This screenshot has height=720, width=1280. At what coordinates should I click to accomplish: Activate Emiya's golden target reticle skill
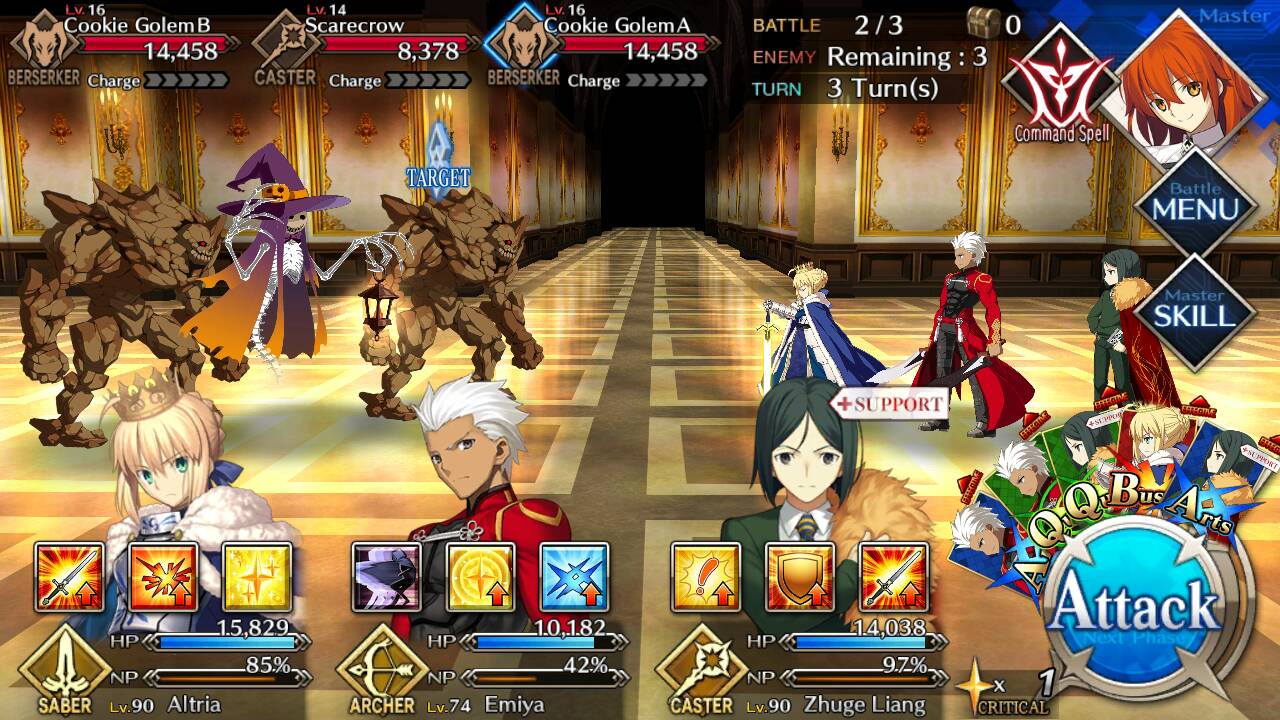[480, 577]
